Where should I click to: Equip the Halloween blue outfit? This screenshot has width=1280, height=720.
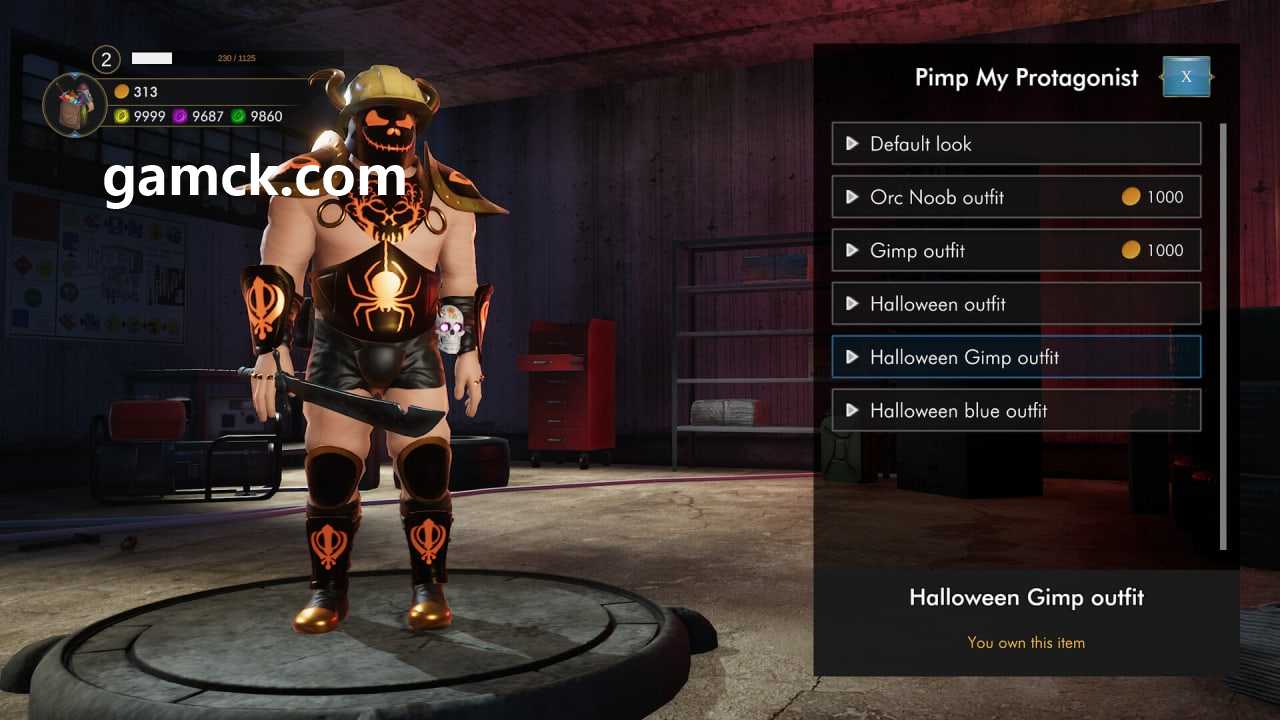click(1015, 410)
